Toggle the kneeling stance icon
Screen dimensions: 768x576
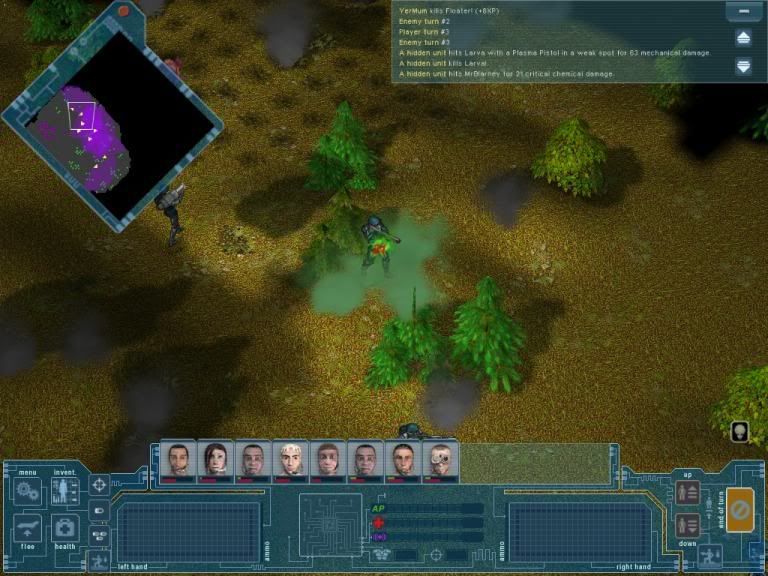tap(709, 553)
